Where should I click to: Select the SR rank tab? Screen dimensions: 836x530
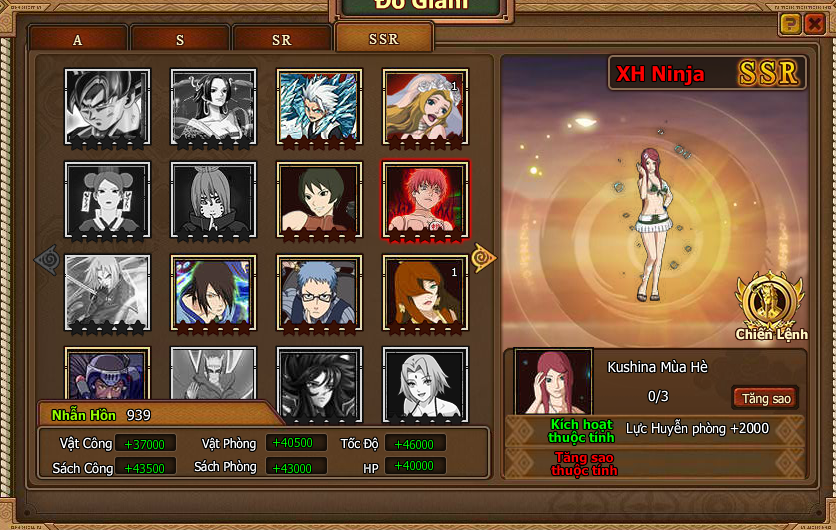282,40
